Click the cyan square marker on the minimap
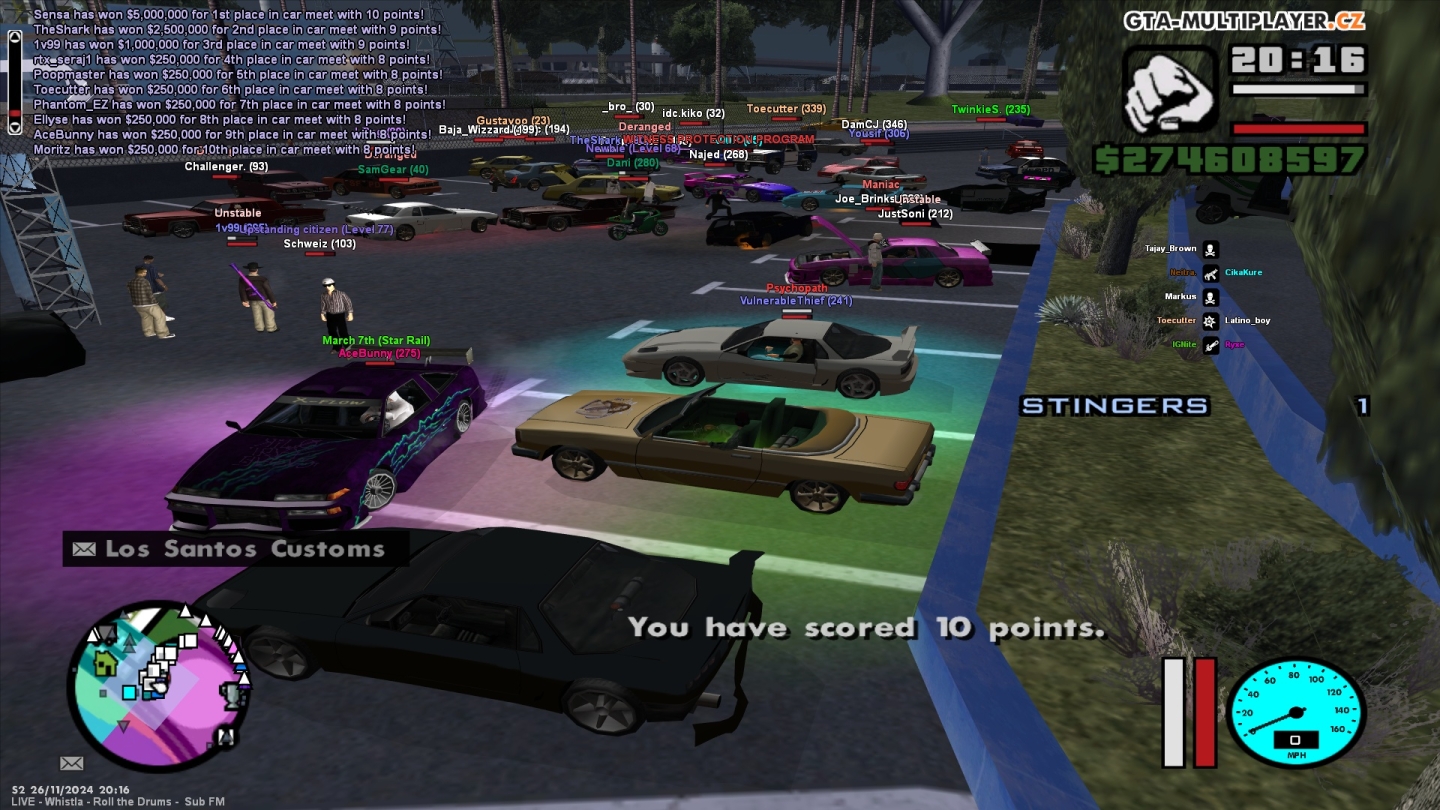 (129, 692)
